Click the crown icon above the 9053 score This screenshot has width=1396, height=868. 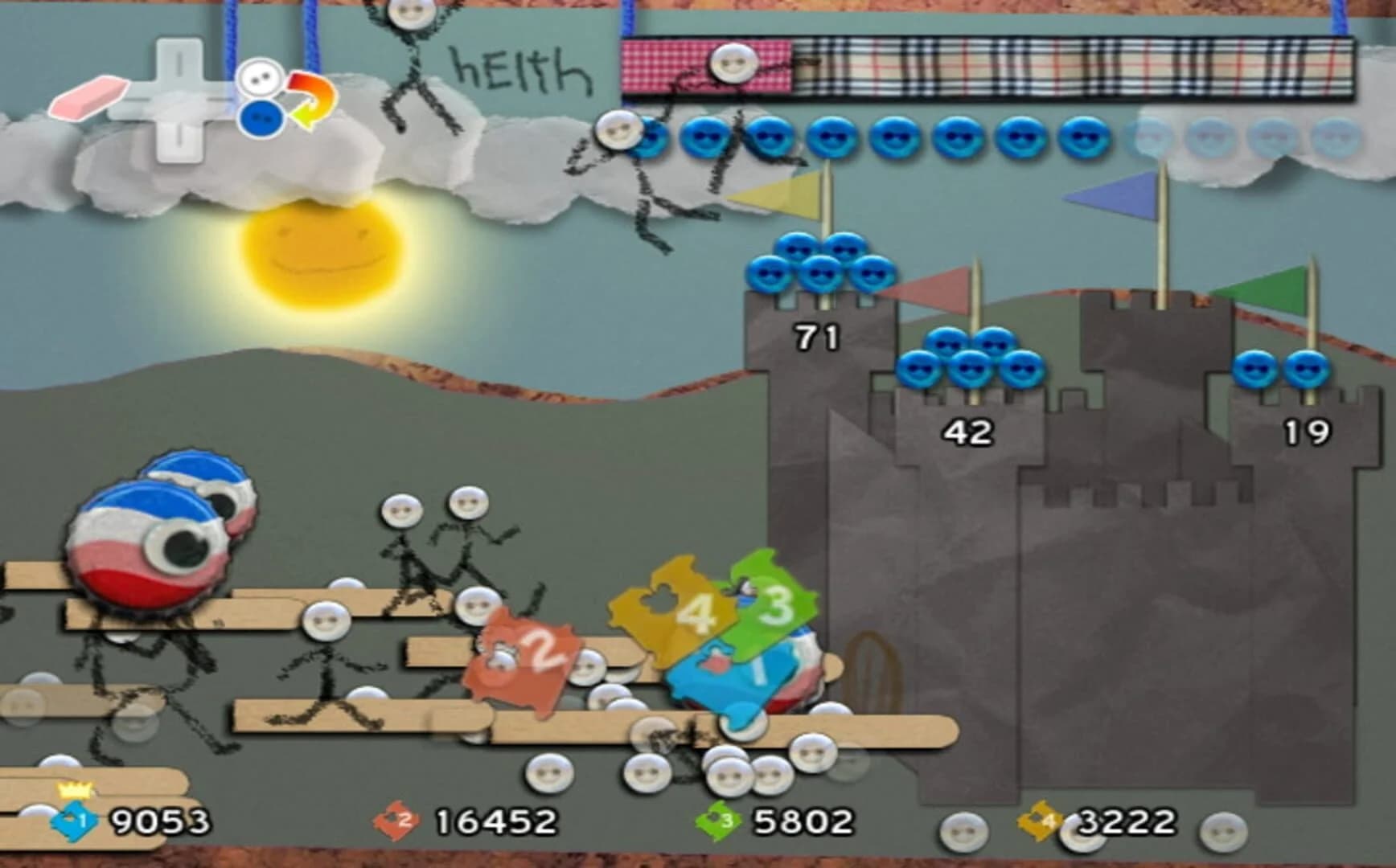pos(72,790)
